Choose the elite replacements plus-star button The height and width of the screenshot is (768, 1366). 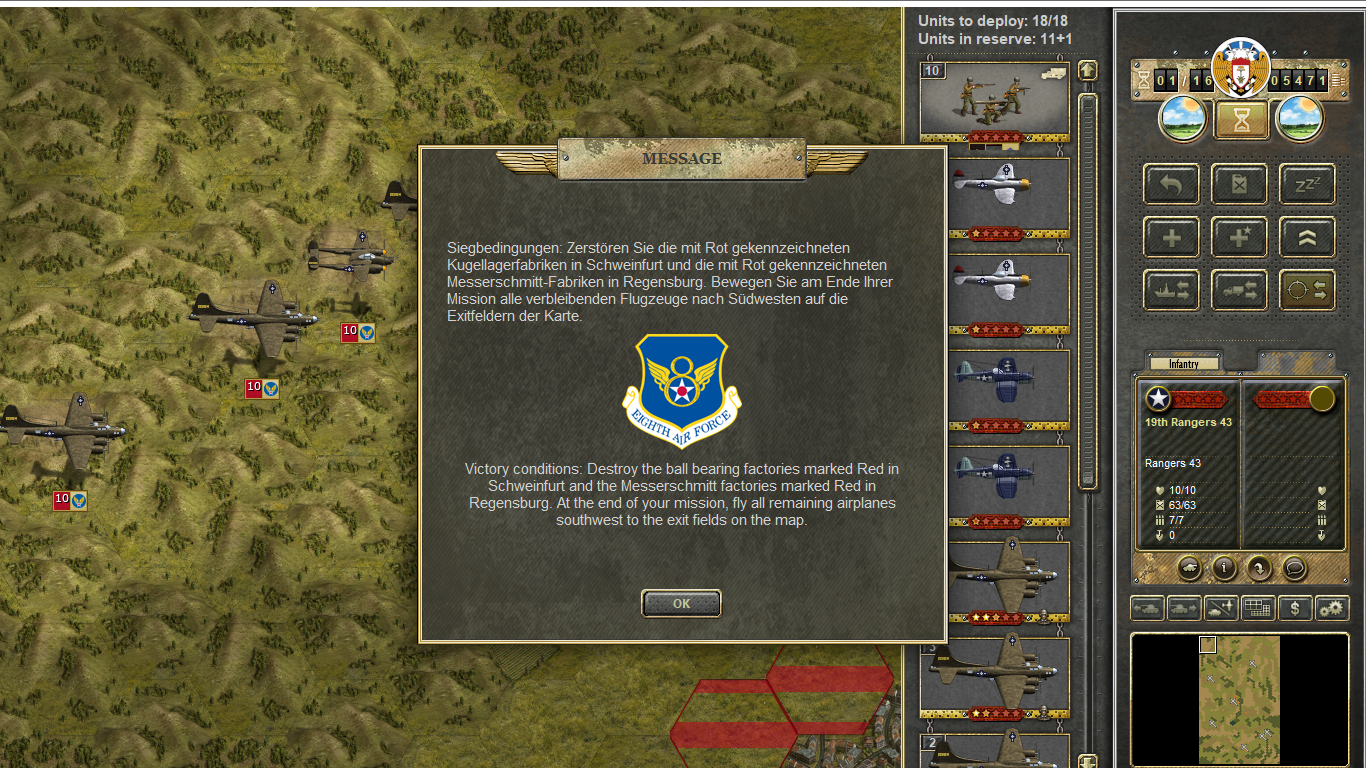click(1239, 238)
